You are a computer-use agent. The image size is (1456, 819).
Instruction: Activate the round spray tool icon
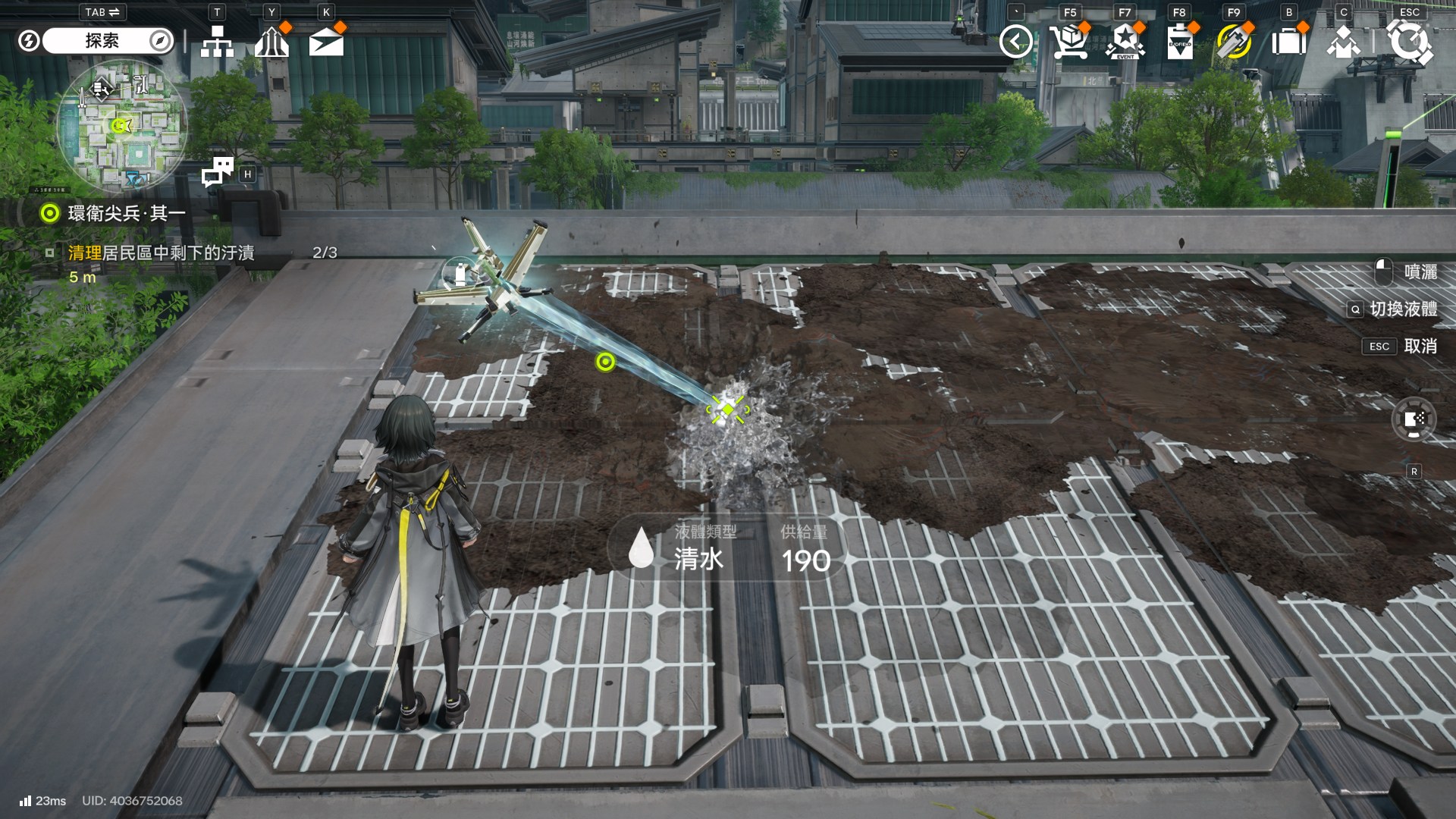1414,419
